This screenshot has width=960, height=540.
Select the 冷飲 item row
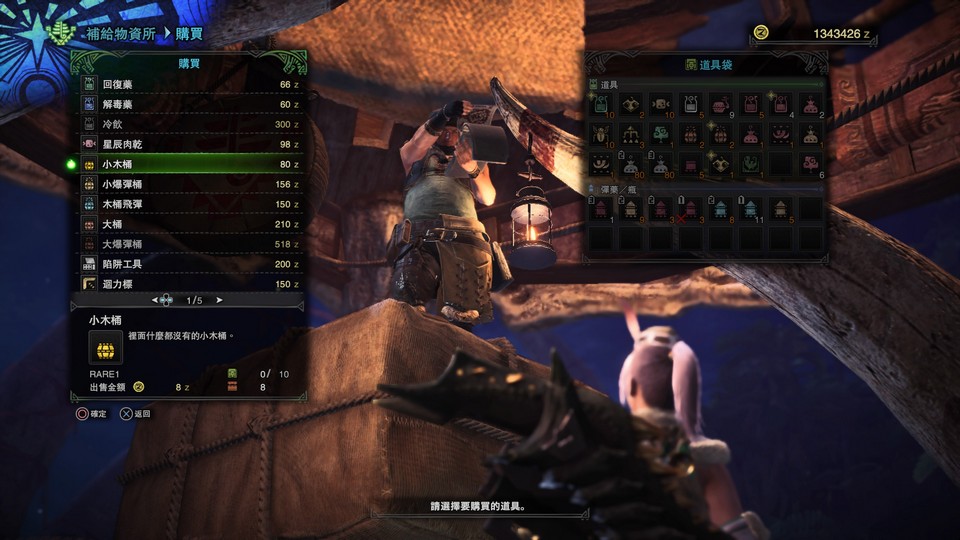click(x=190, y=125)
